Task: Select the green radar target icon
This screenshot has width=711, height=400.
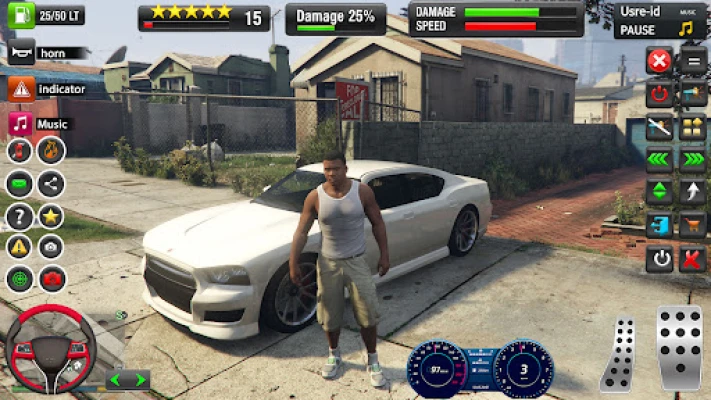Action: pos(19,278)
